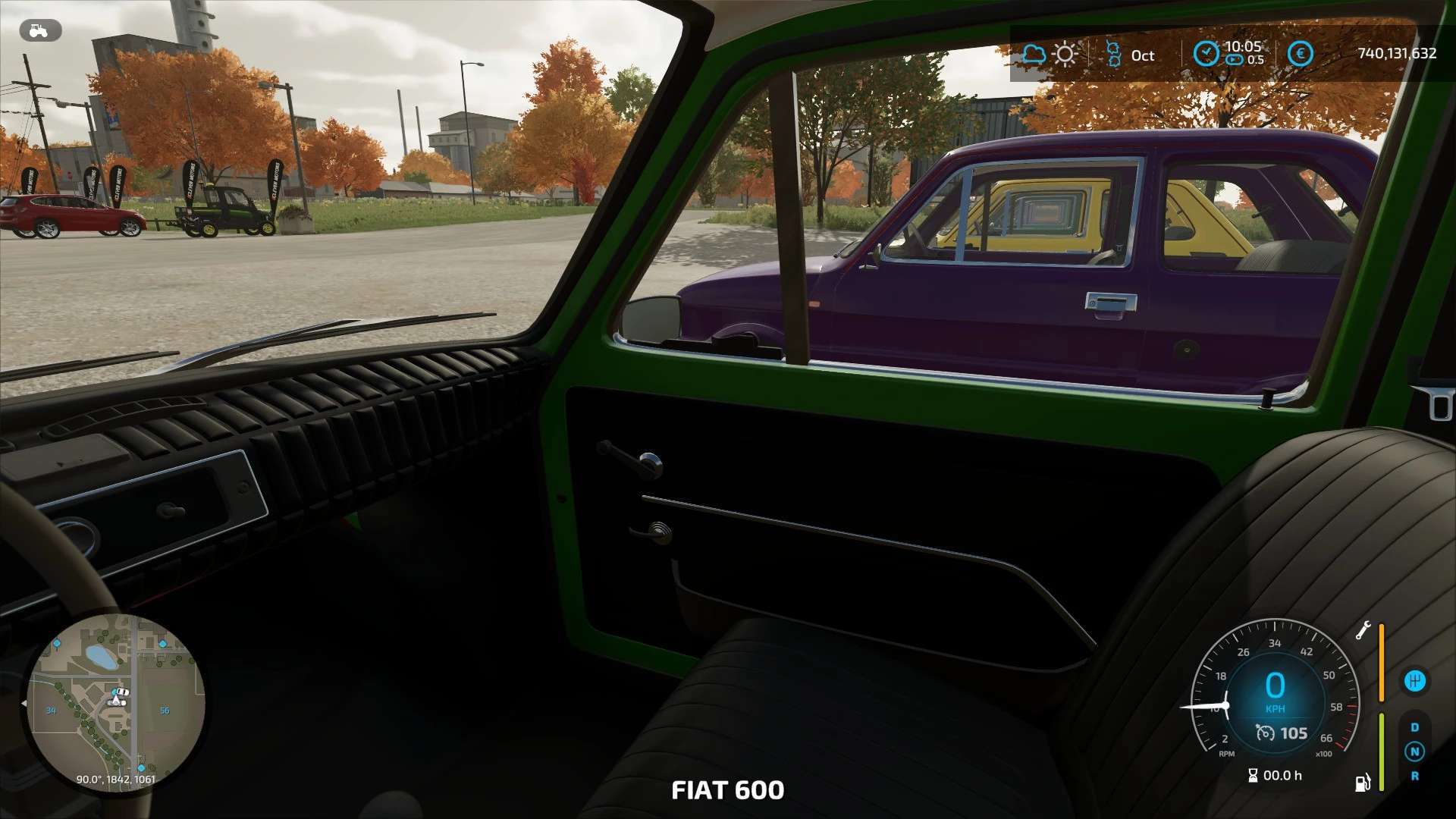The width and height of the screenshot is (1456, 819).
Task: Switch to Drive gear indicator D
Action: tap(1414, 727)
